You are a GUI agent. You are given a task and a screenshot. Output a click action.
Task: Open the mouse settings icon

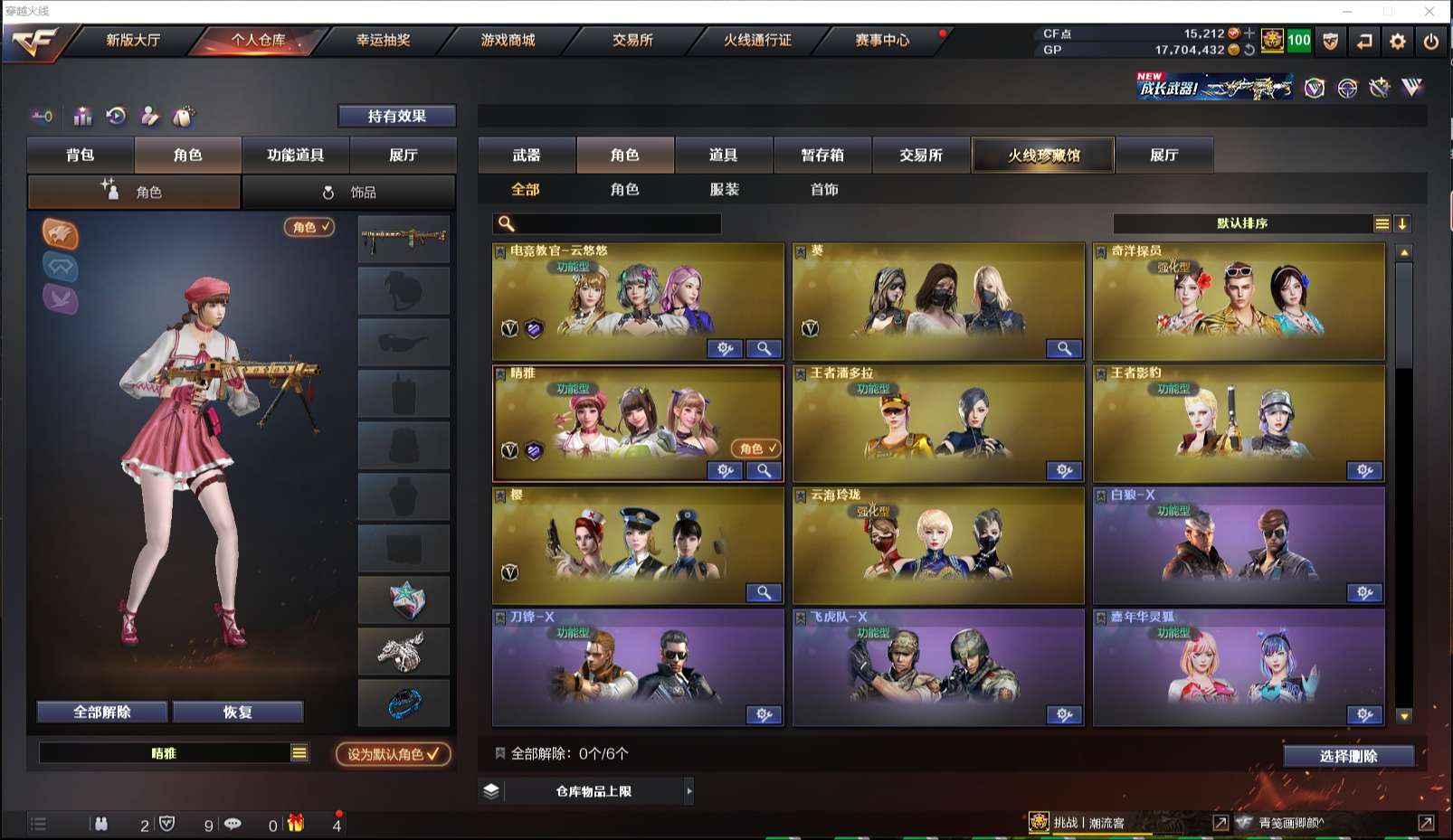coord(184,117)
